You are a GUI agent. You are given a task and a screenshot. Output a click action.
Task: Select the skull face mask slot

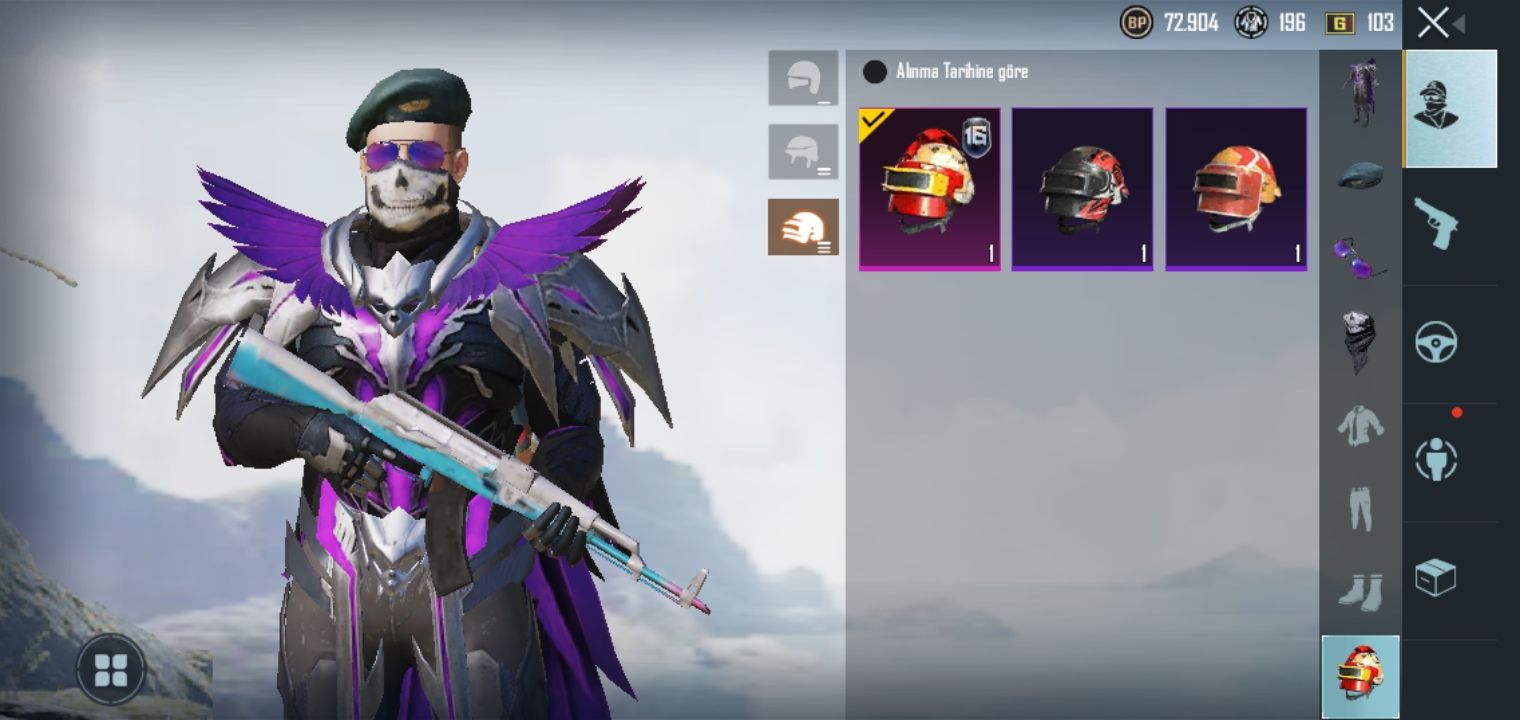1360,342
